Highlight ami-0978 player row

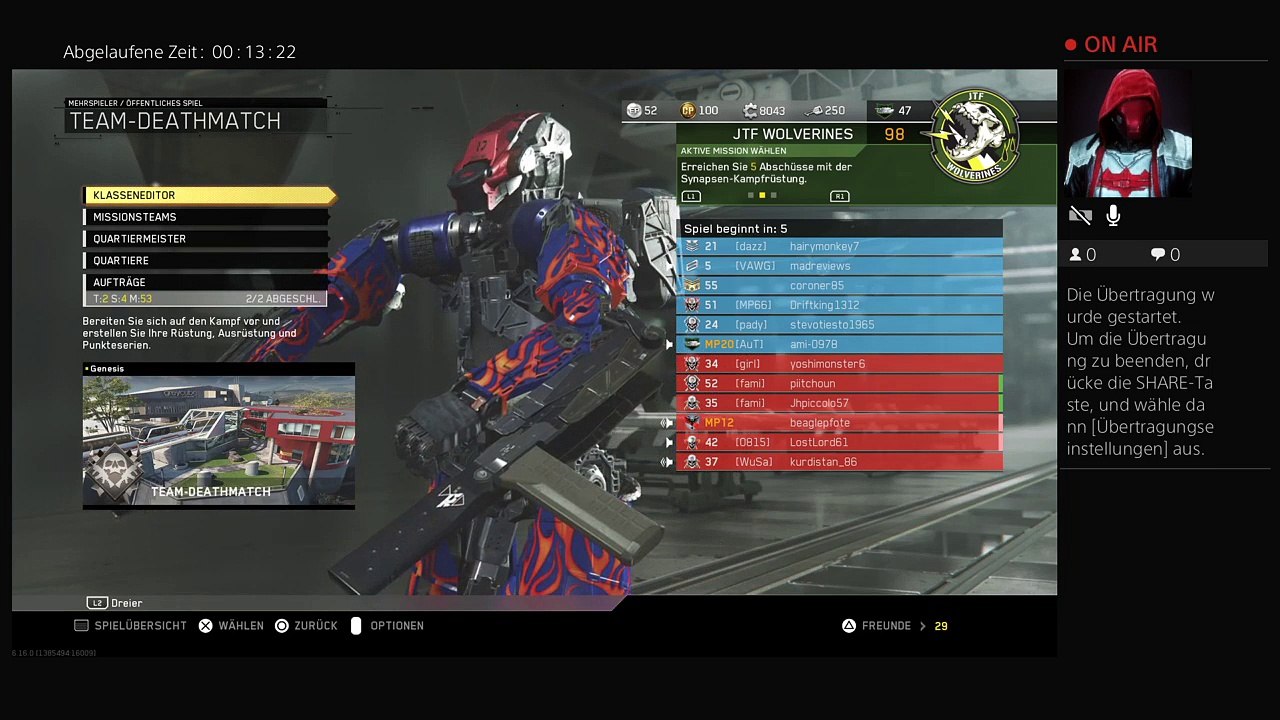coord(840,344)
